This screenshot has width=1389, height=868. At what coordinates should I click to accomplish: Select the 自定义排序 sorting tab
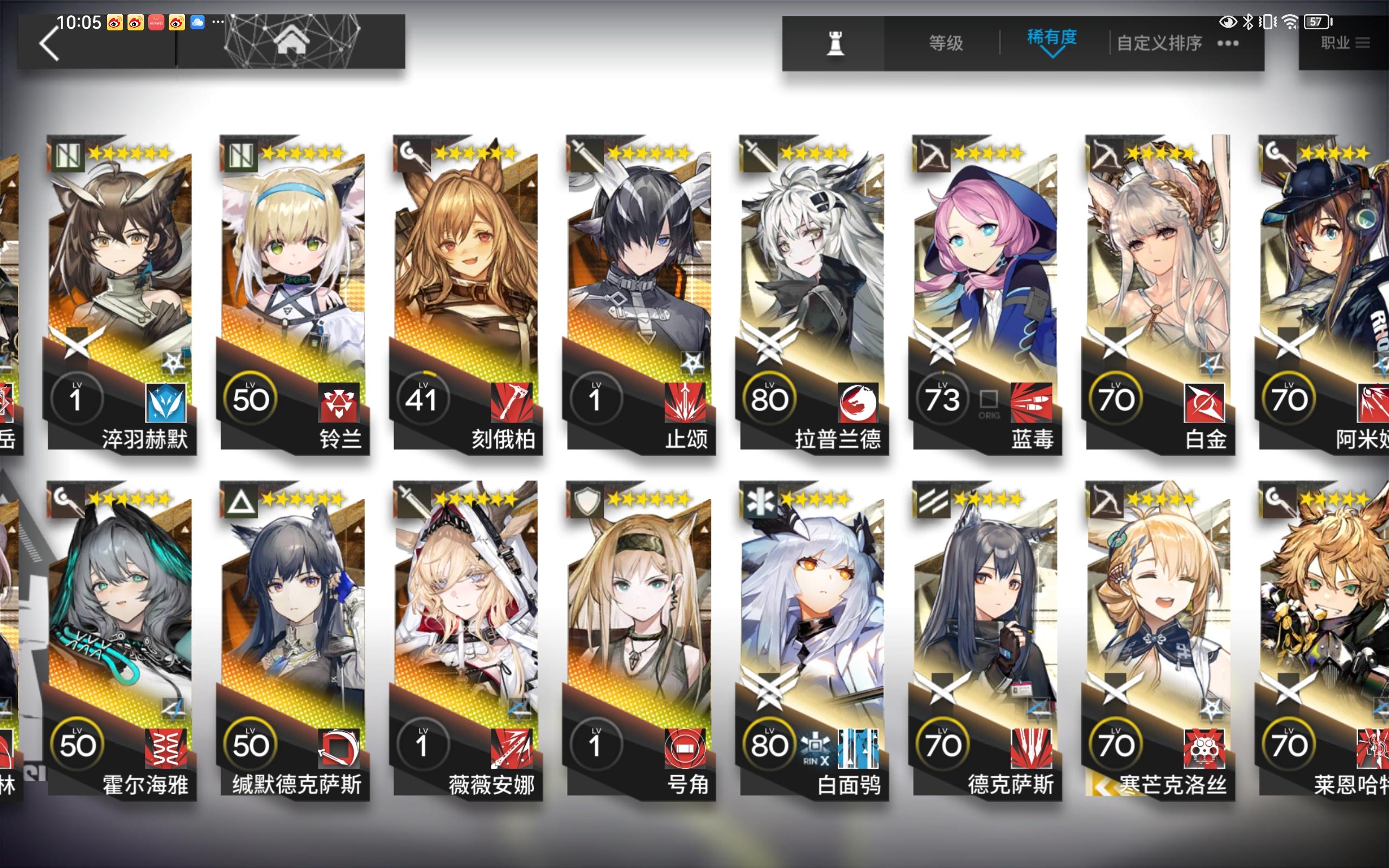click(x=1159, y=43)
